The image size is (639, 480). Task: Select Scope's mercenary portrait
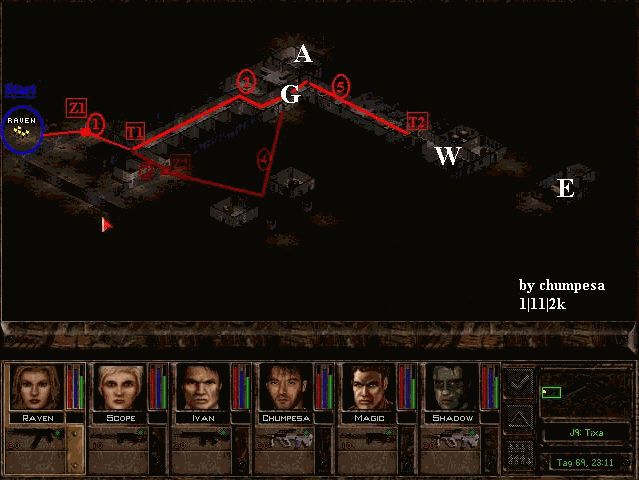pyautogui.click(x=119, y=387)
